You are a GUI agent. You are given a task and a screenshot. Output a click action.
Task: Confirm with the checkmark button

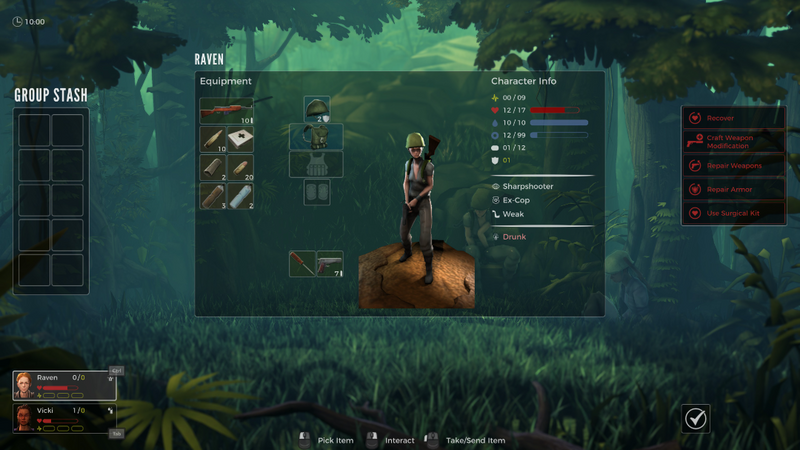[696, 418]
